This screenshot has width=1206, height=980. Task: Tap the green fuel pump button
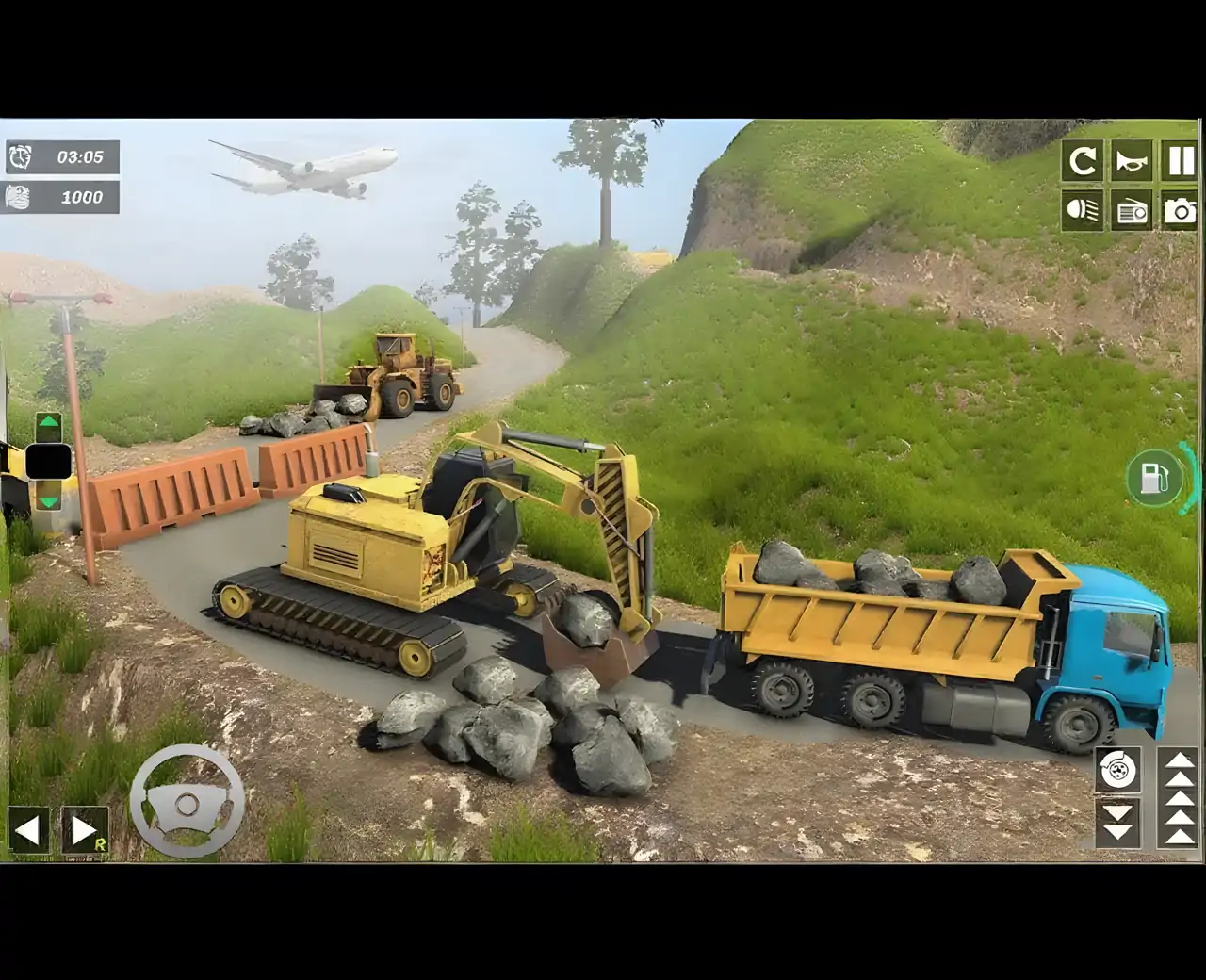pyautogui.click(x=1152, y=478)
